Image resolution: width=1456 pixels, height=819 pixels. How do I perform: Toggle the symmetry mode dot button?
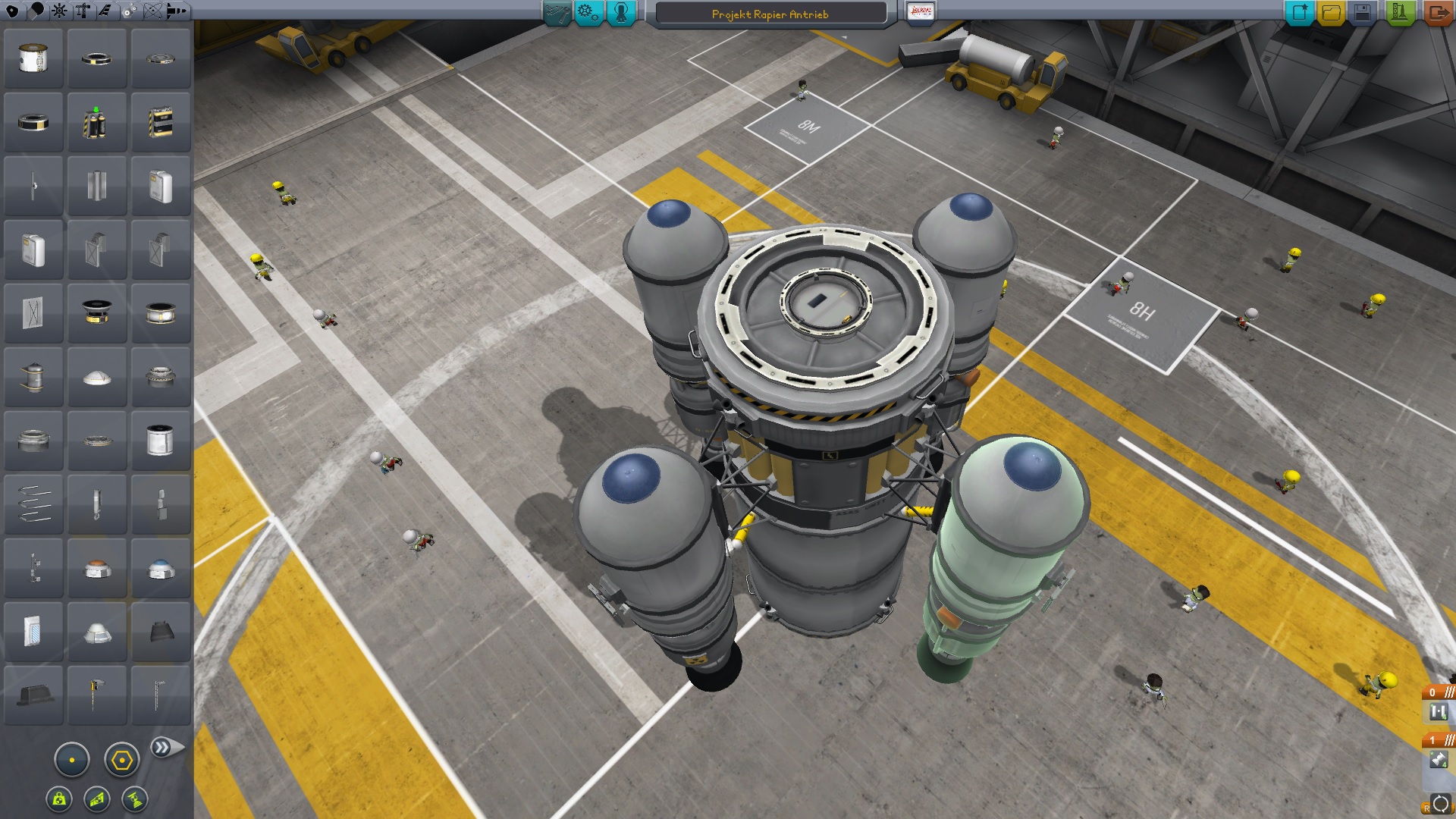(72, 760)
